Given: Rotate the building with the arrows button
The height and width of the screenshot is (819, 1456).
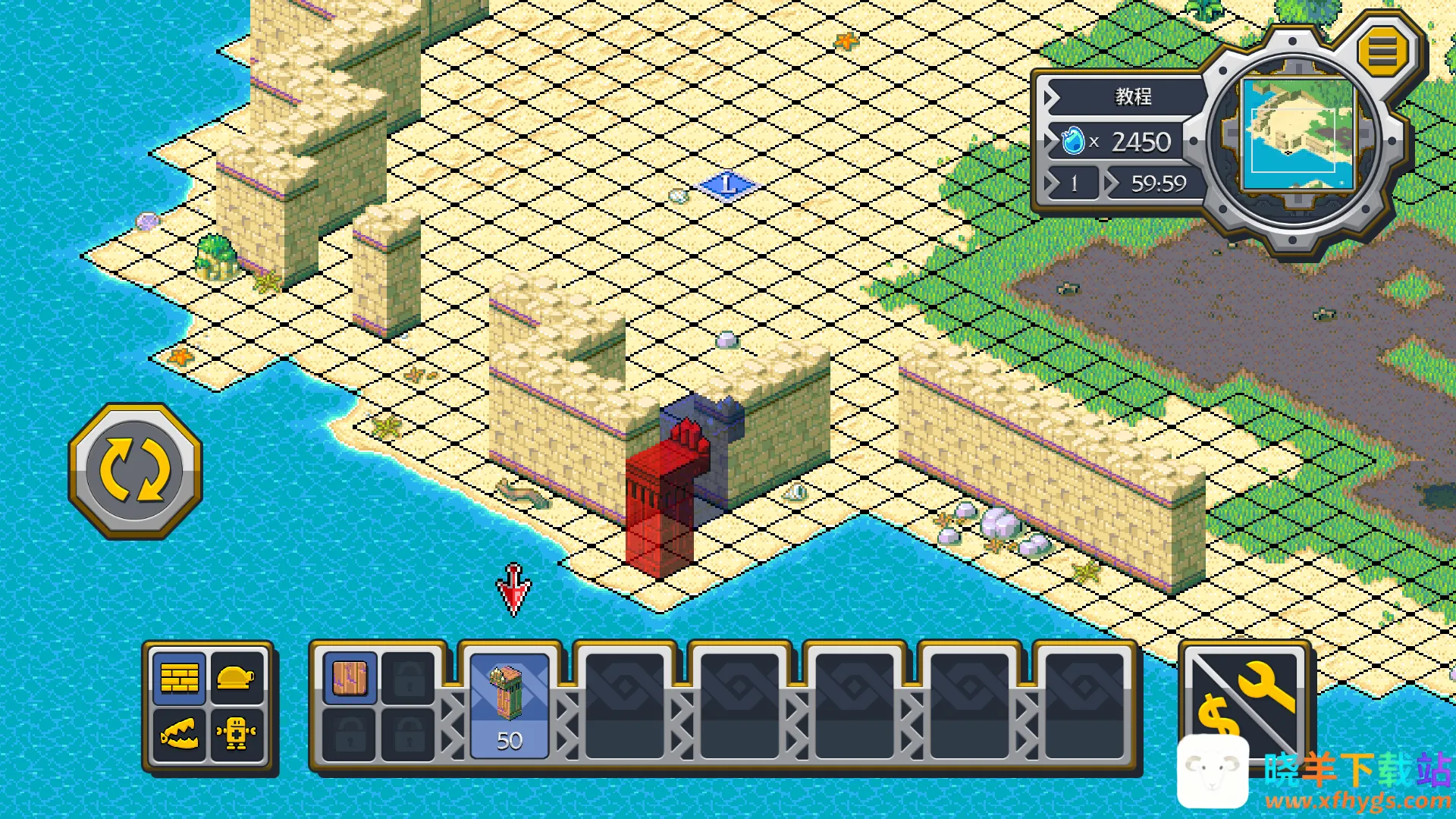Looking at the screenshot, I should coord(135,471).
